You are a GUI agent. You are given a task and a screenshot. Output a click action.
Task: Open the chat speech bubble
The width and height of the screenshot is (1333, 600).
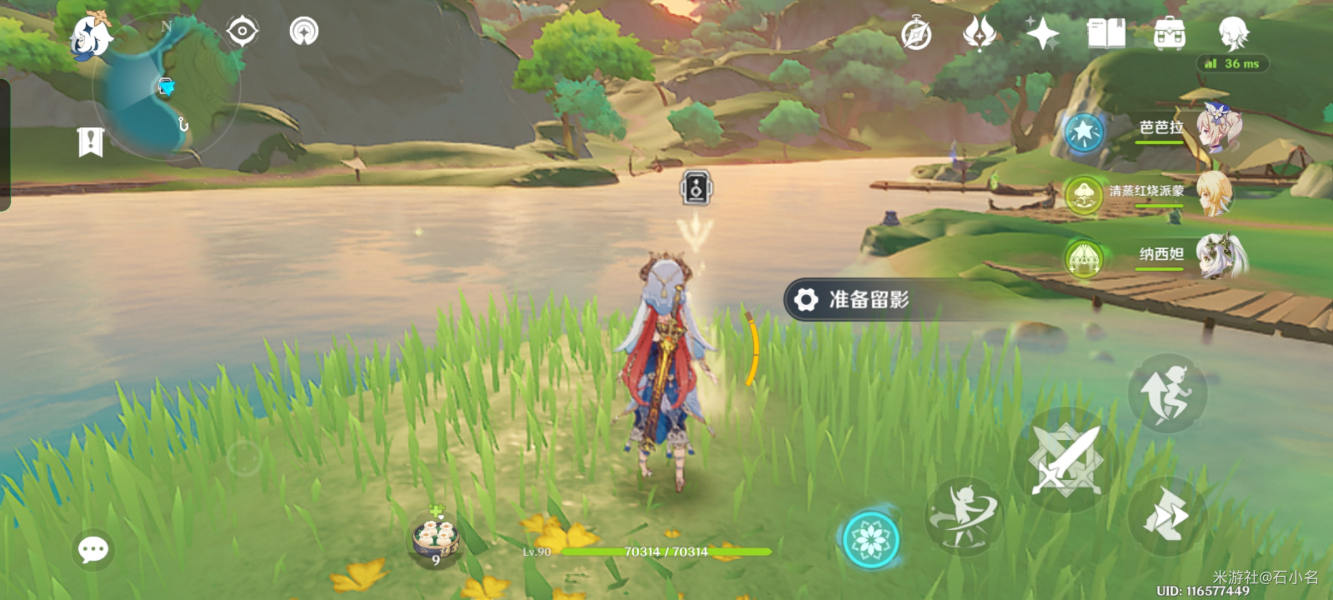pos(93,549)
